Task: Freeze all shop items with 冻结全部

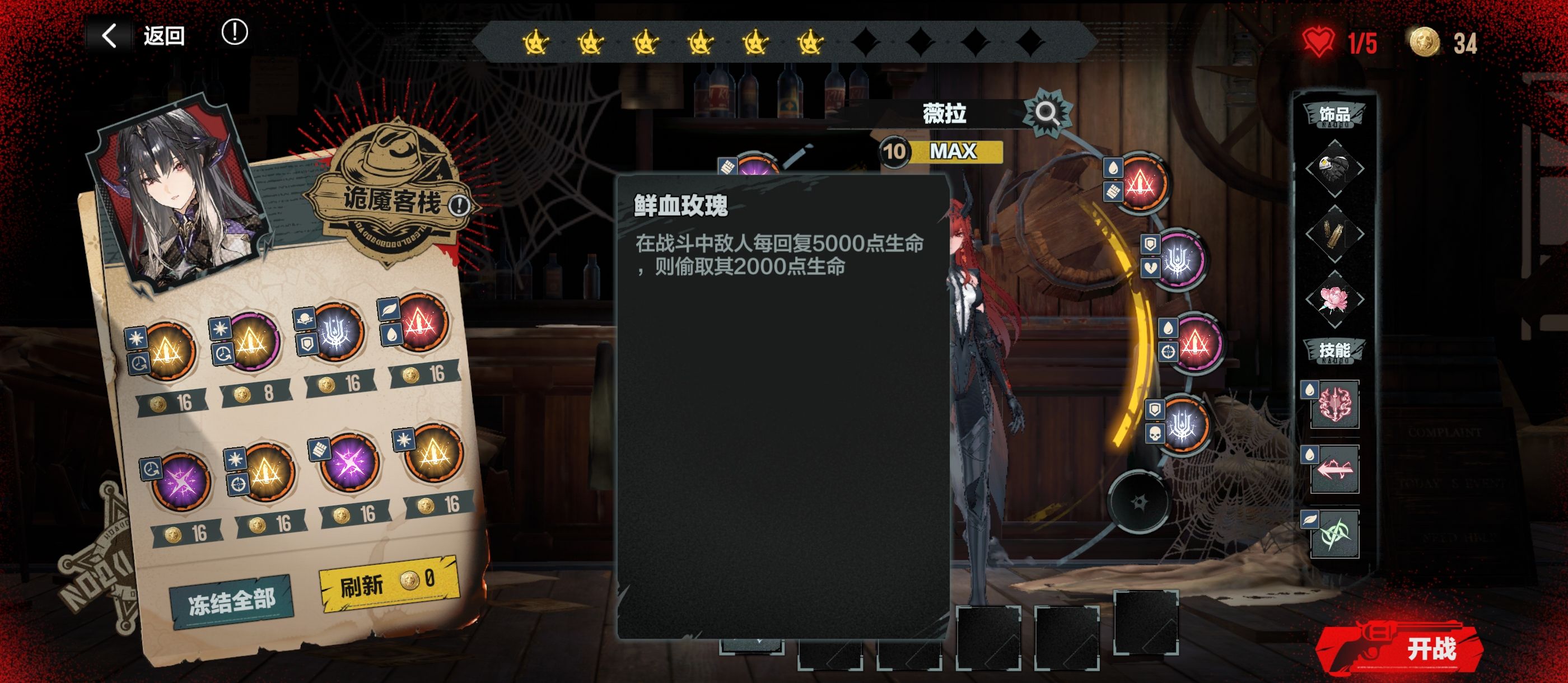Action: click(231, 602)
